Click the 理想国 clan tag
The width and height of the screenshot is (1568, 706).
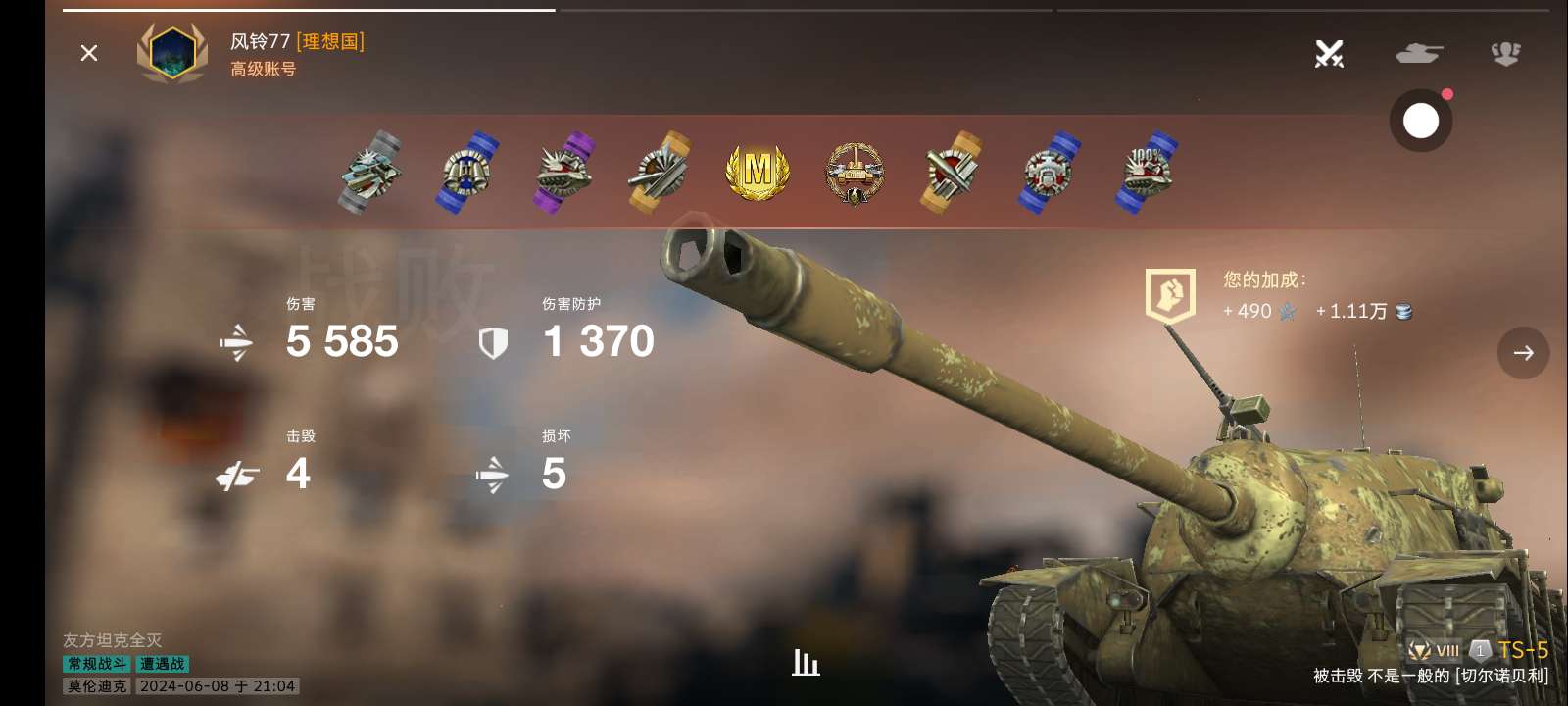(331, 41)
